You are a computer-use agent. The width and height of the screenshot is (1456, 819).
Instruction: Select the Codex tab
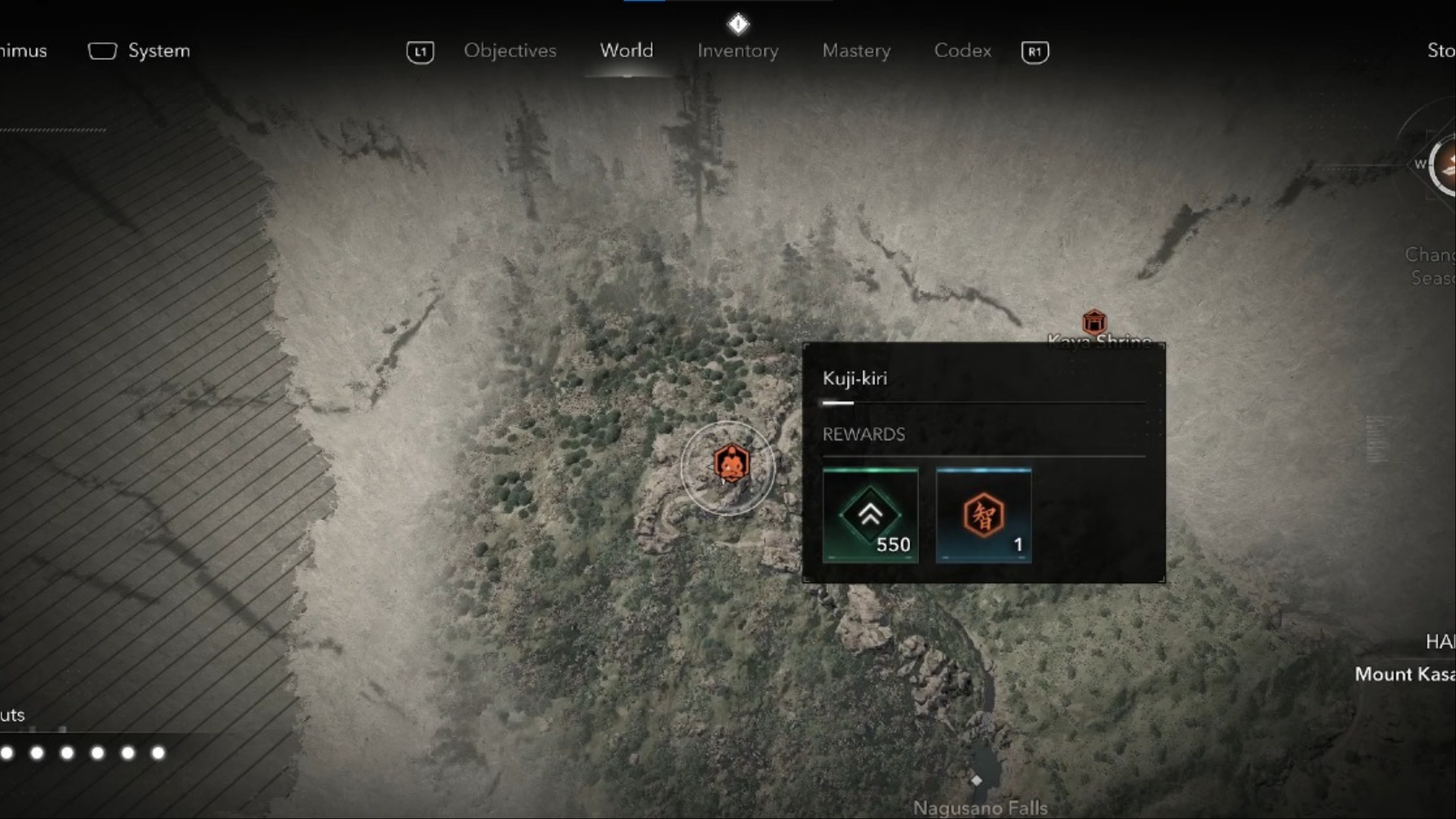pyautogui.click(x=962, y=51)
